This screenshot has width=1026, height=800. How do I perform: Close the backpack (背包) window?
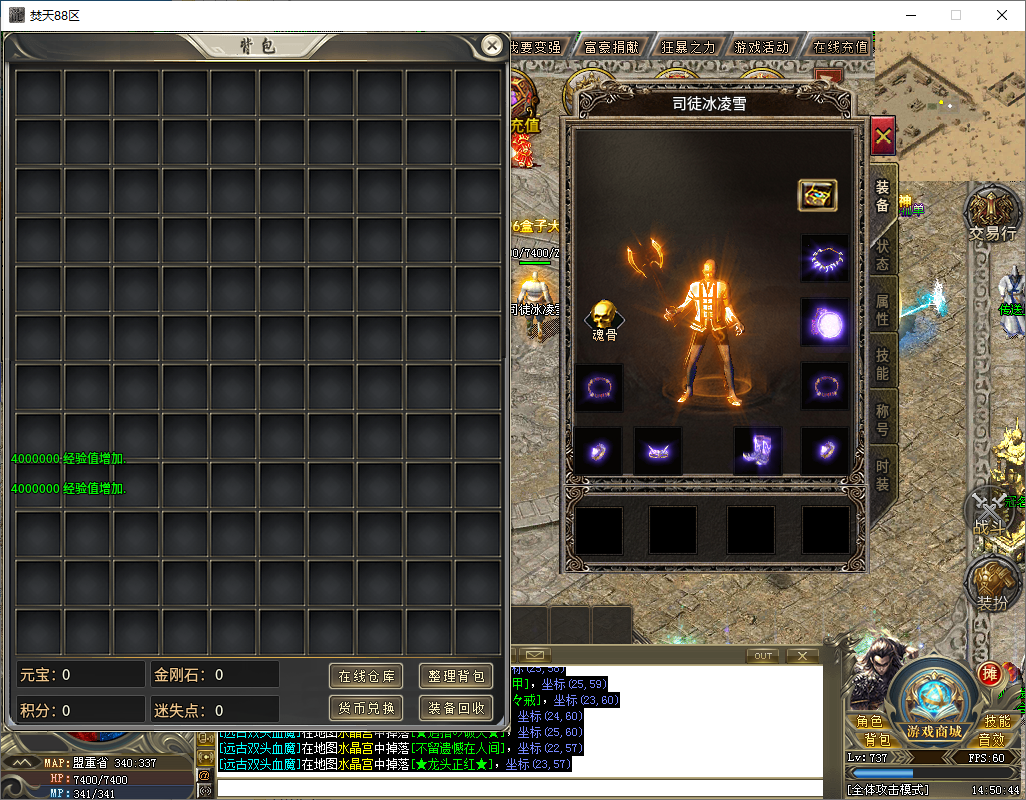(x=491, y=45)
